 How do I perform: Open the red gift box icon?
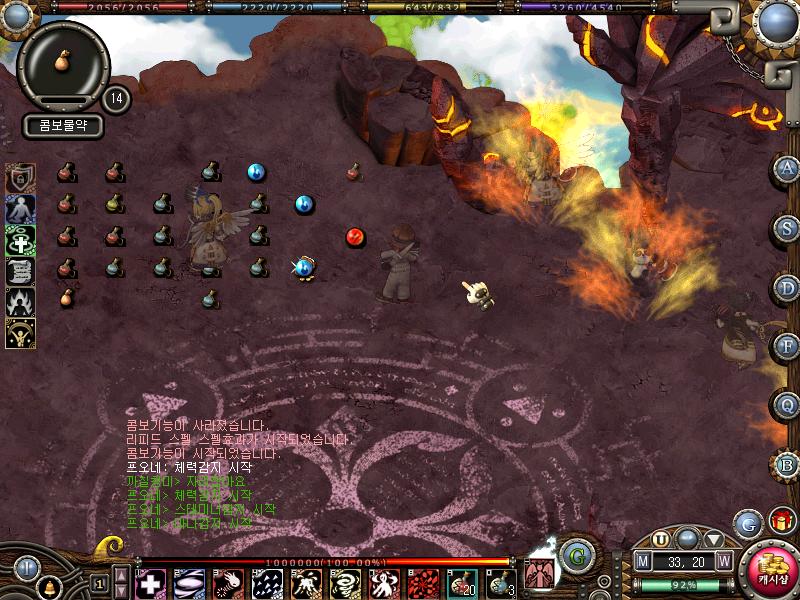click(781, 521)
